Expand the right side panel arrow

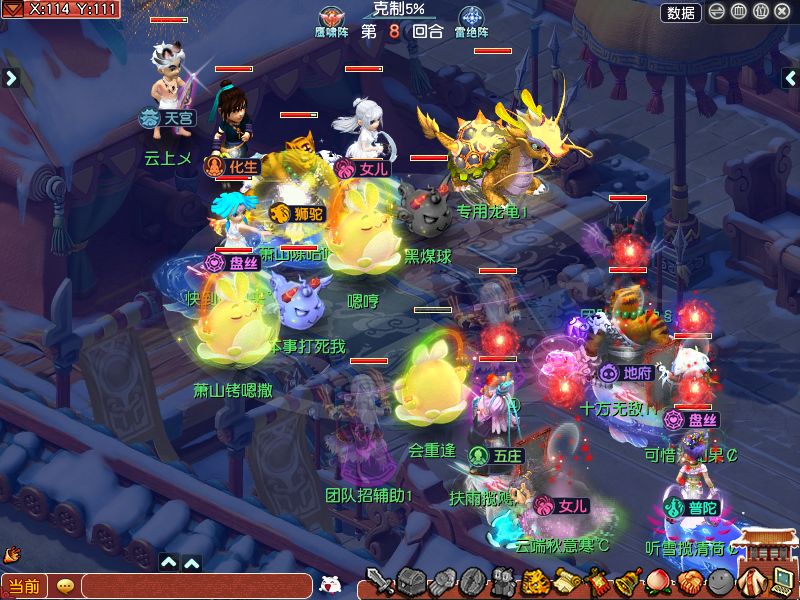(x=789, y=78)
